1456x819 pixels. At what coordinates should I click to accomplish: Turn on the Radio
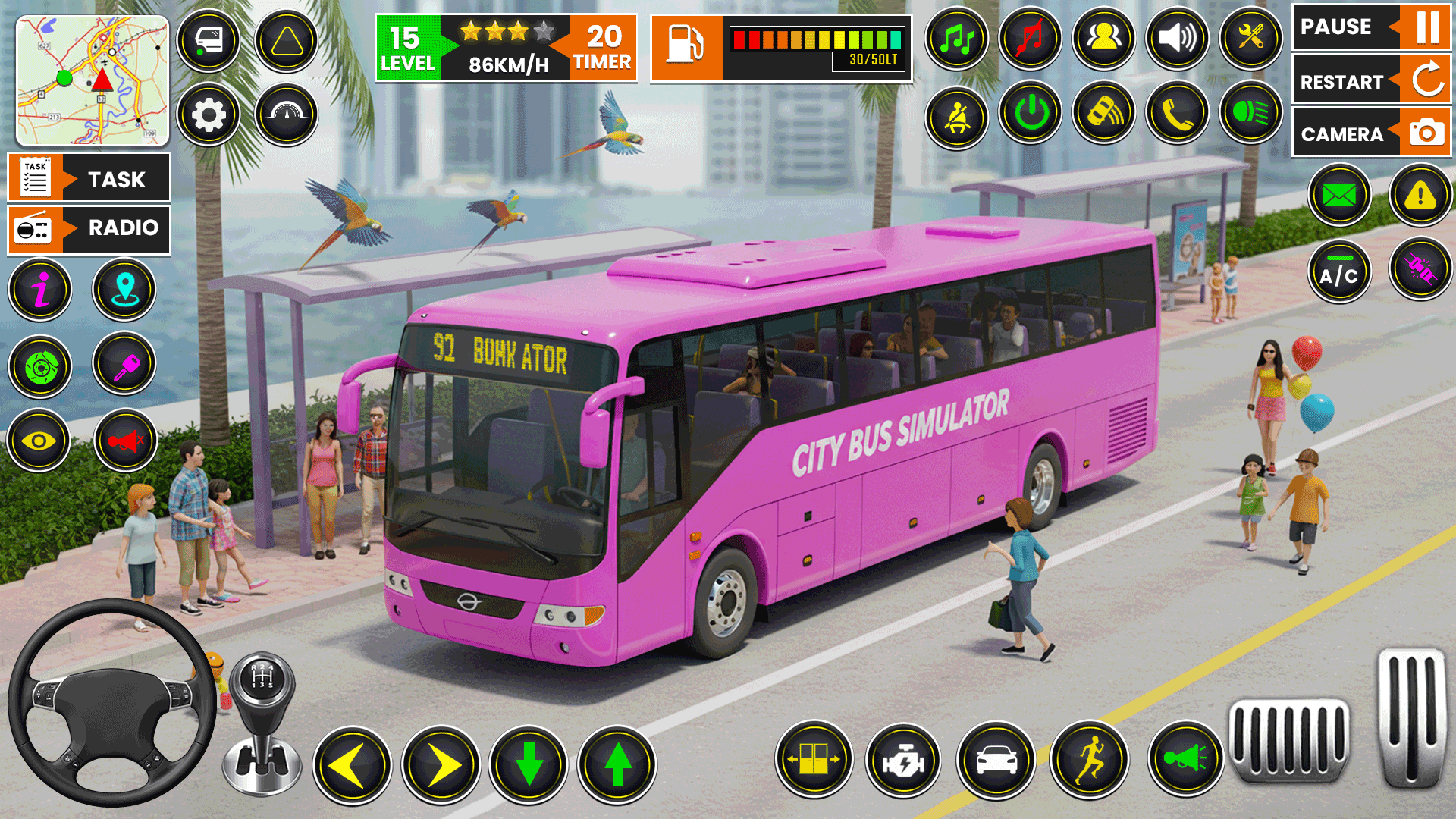click(89, 228)
